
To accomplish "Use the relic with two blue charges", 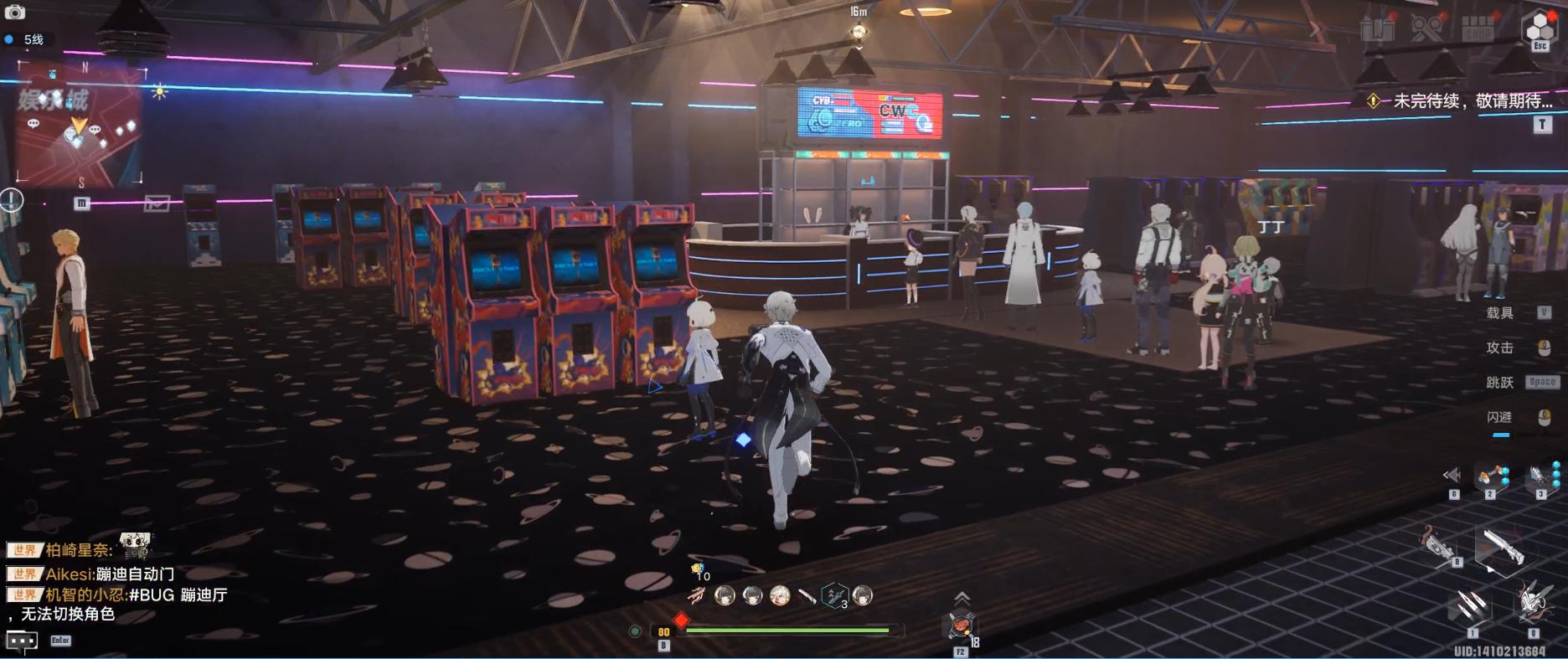I will pyautogui.click(x=1491, y=476).
